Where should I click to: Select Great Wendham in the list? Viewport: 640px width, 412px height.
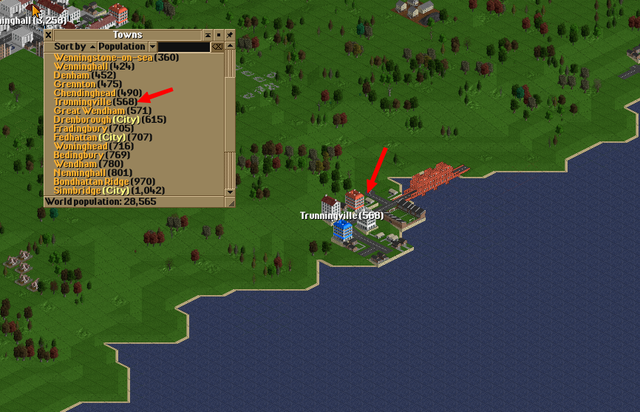pos(92,110)
